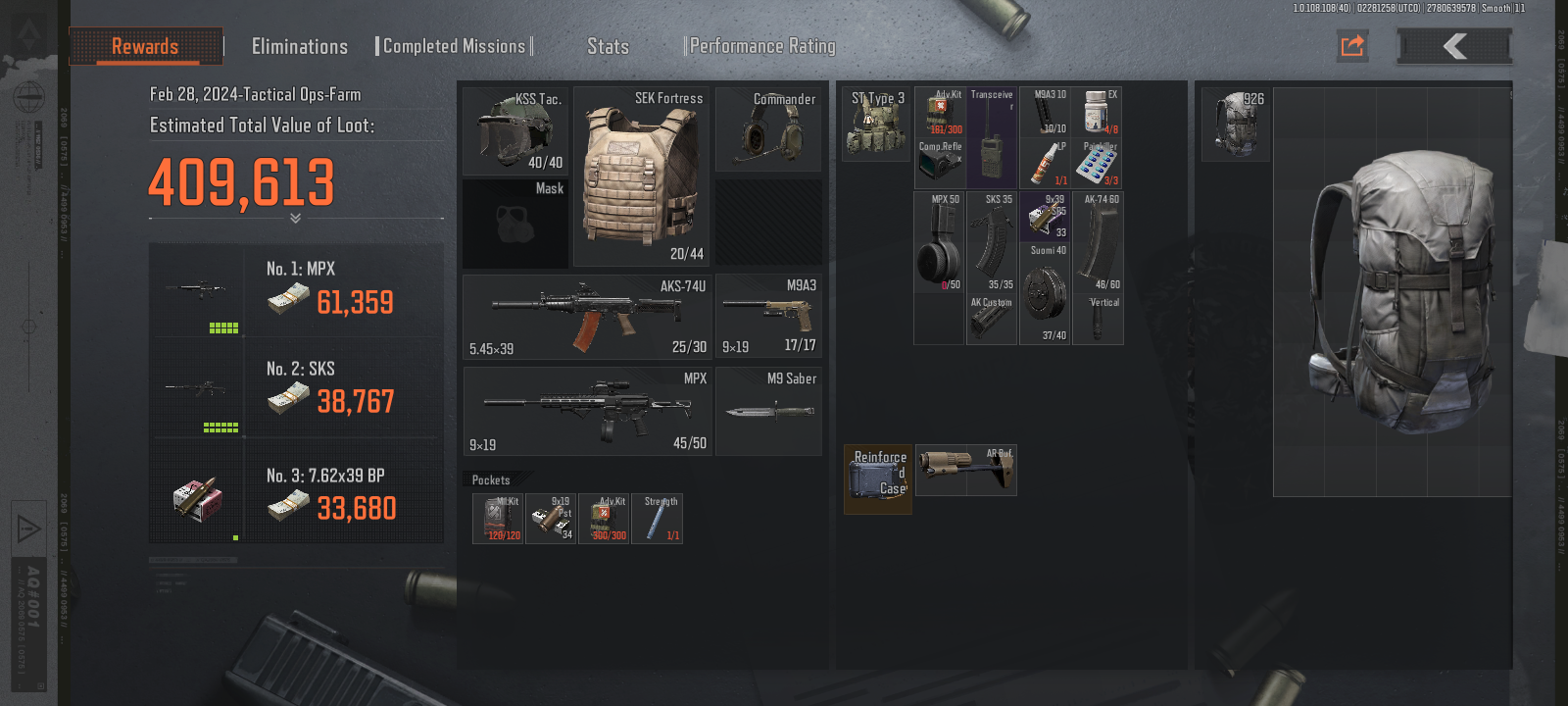The height and width of the screenshot is (706, 1568).
Task: Click the share loot results button
Action: point(1351,45)
